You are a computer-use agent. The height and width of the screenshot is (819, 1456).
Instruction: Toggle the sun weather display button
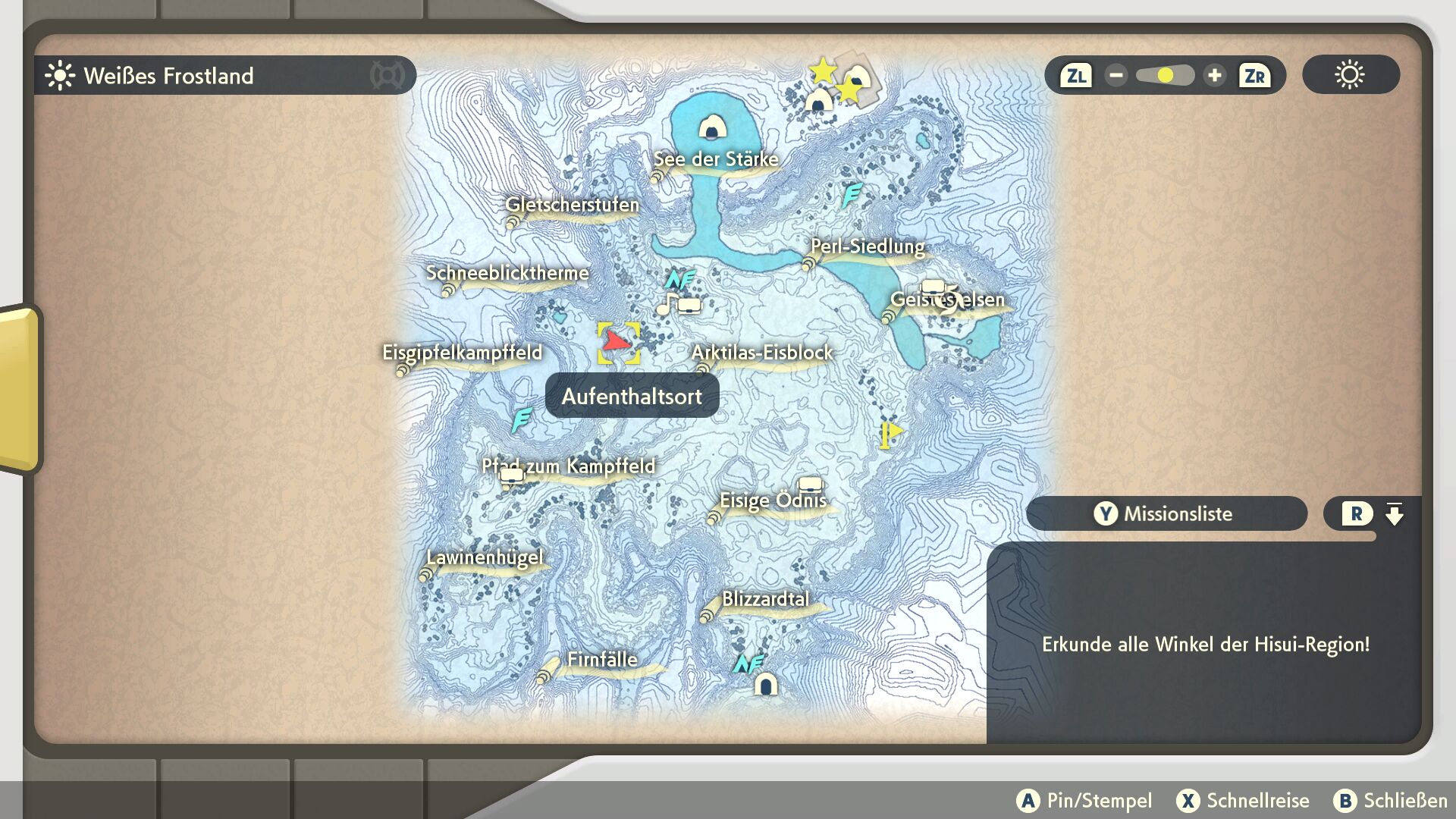coord(1350,75)
